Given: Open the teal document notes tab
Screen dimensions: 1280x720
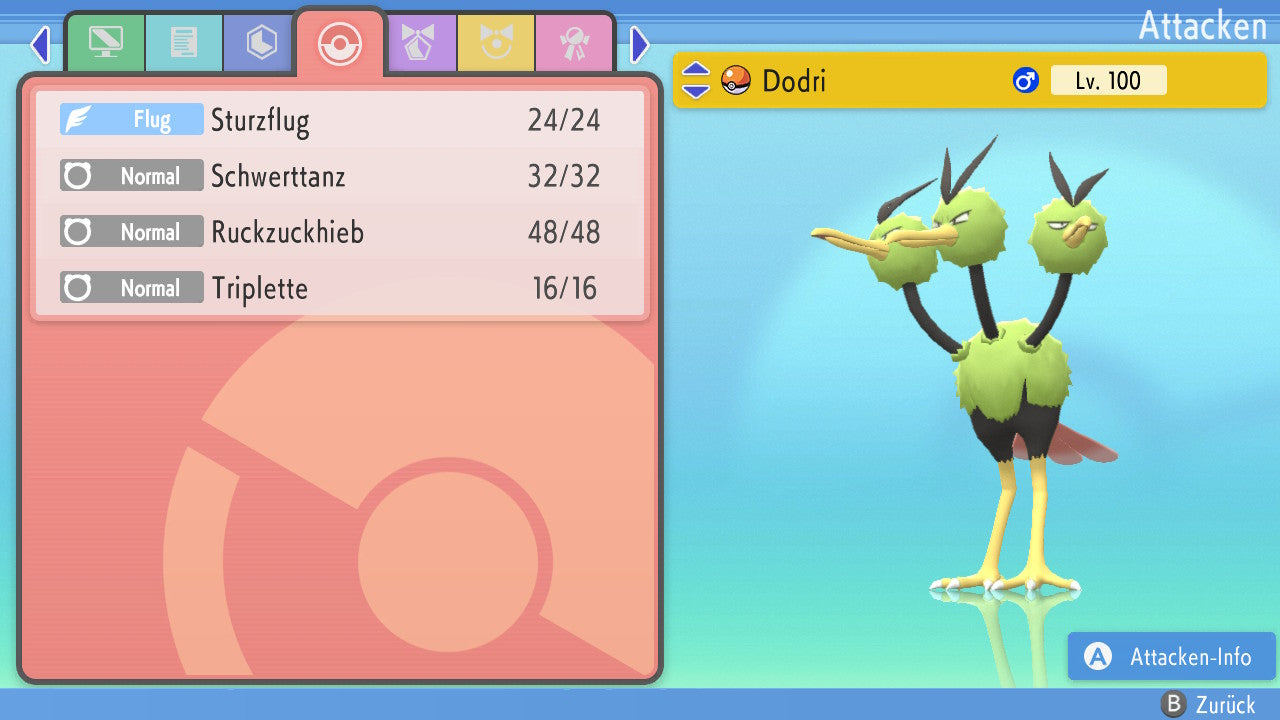Looking at the screenshot, I should pyautogui.click(x=183, y=43).
